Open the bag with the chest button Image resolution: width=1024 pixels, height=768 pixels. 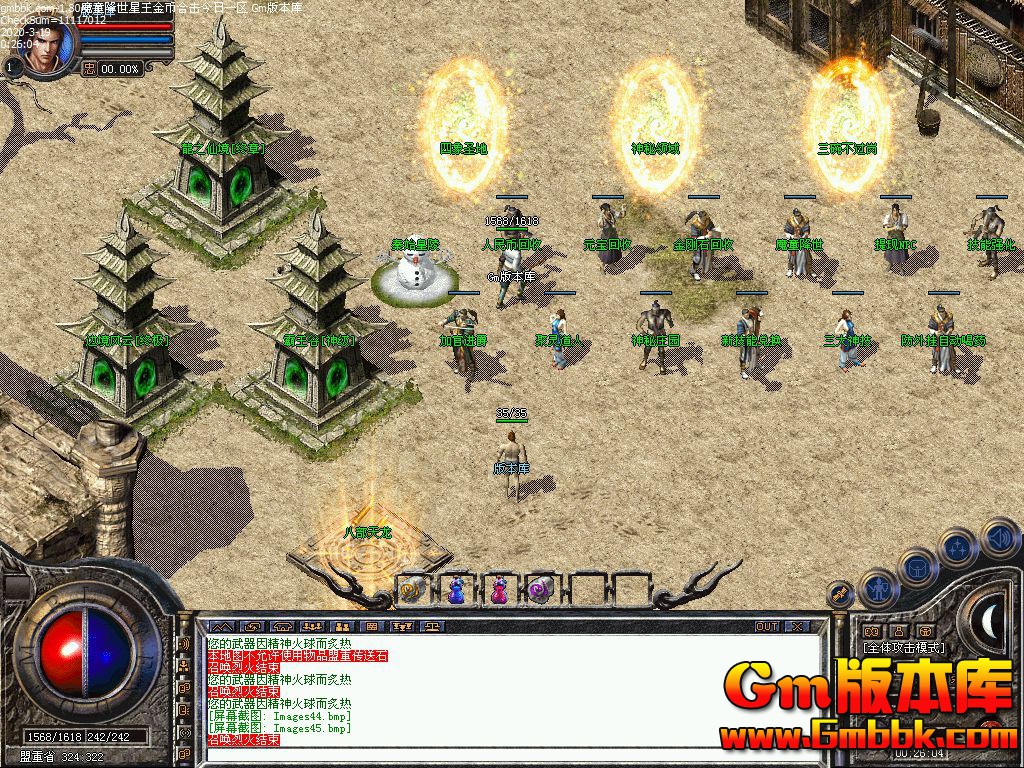[x=917, y=568]
